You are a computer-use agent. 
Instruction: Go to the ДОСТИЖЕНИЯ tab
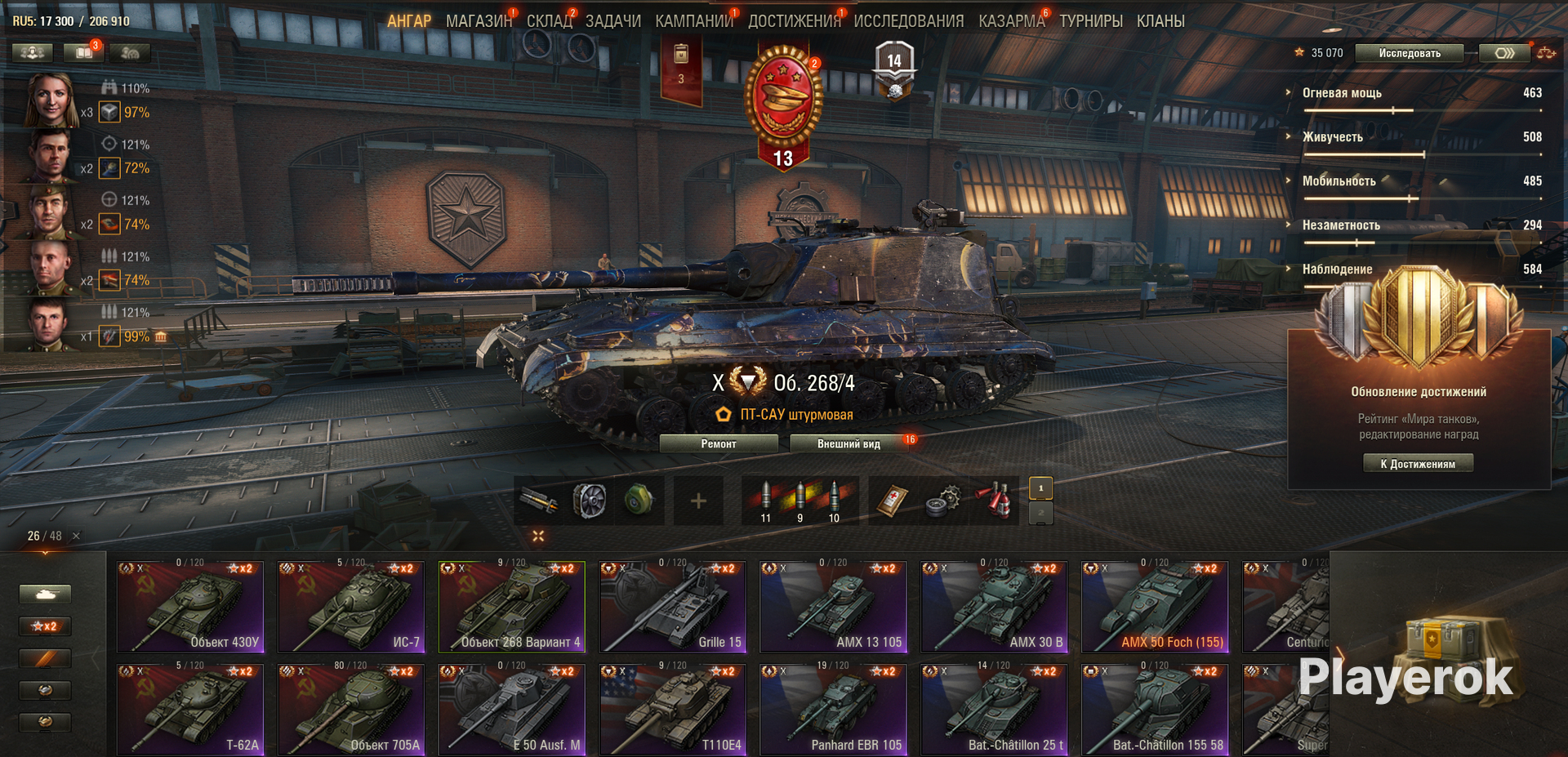pyautogui.click(x=794, y=21)
